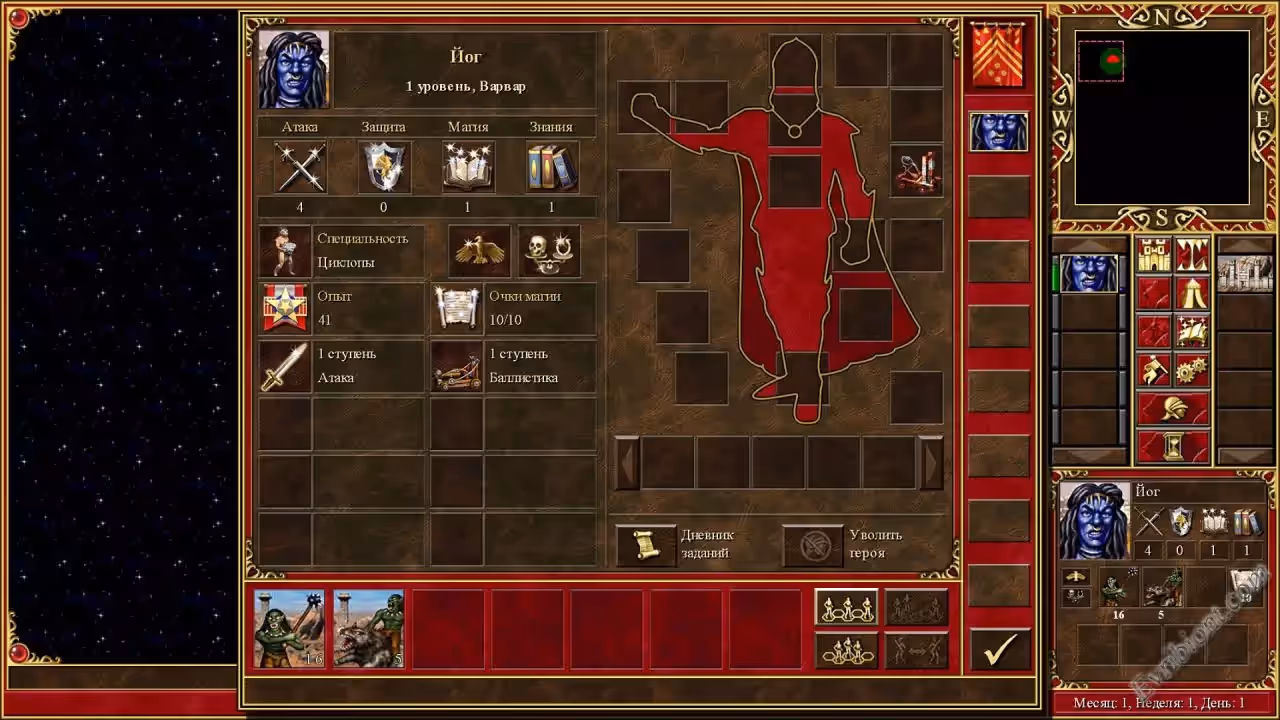1280x720 pixels.
Task: Choose the spread troop formation
Action: [846, 607]
